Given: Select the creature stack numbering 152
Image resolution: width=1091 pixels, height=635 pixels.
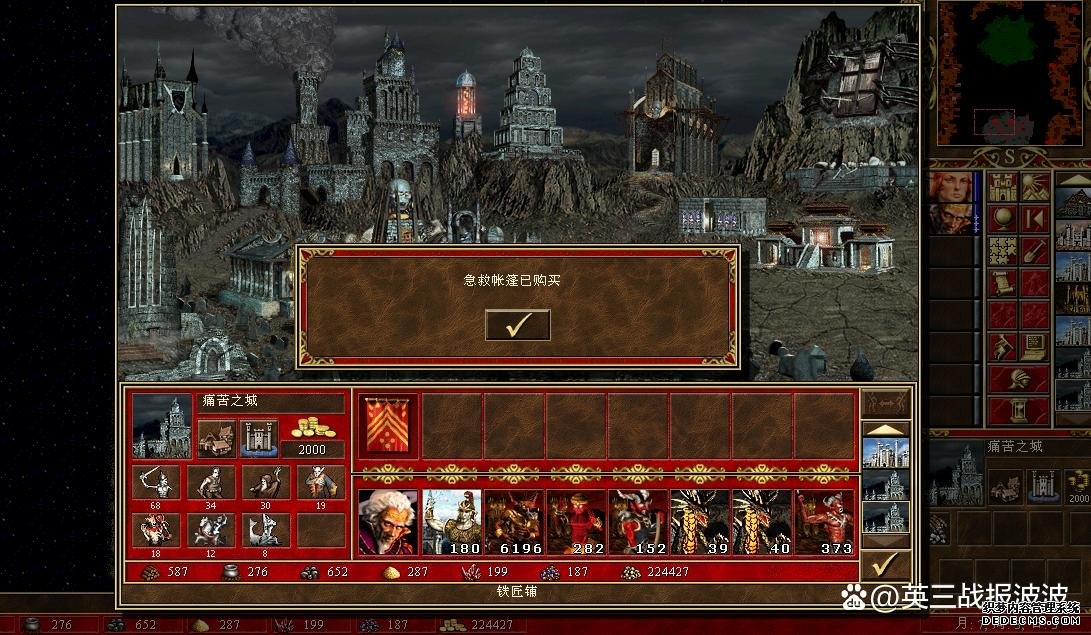Looking at the screenshot, I should click(x=637, y=522).
